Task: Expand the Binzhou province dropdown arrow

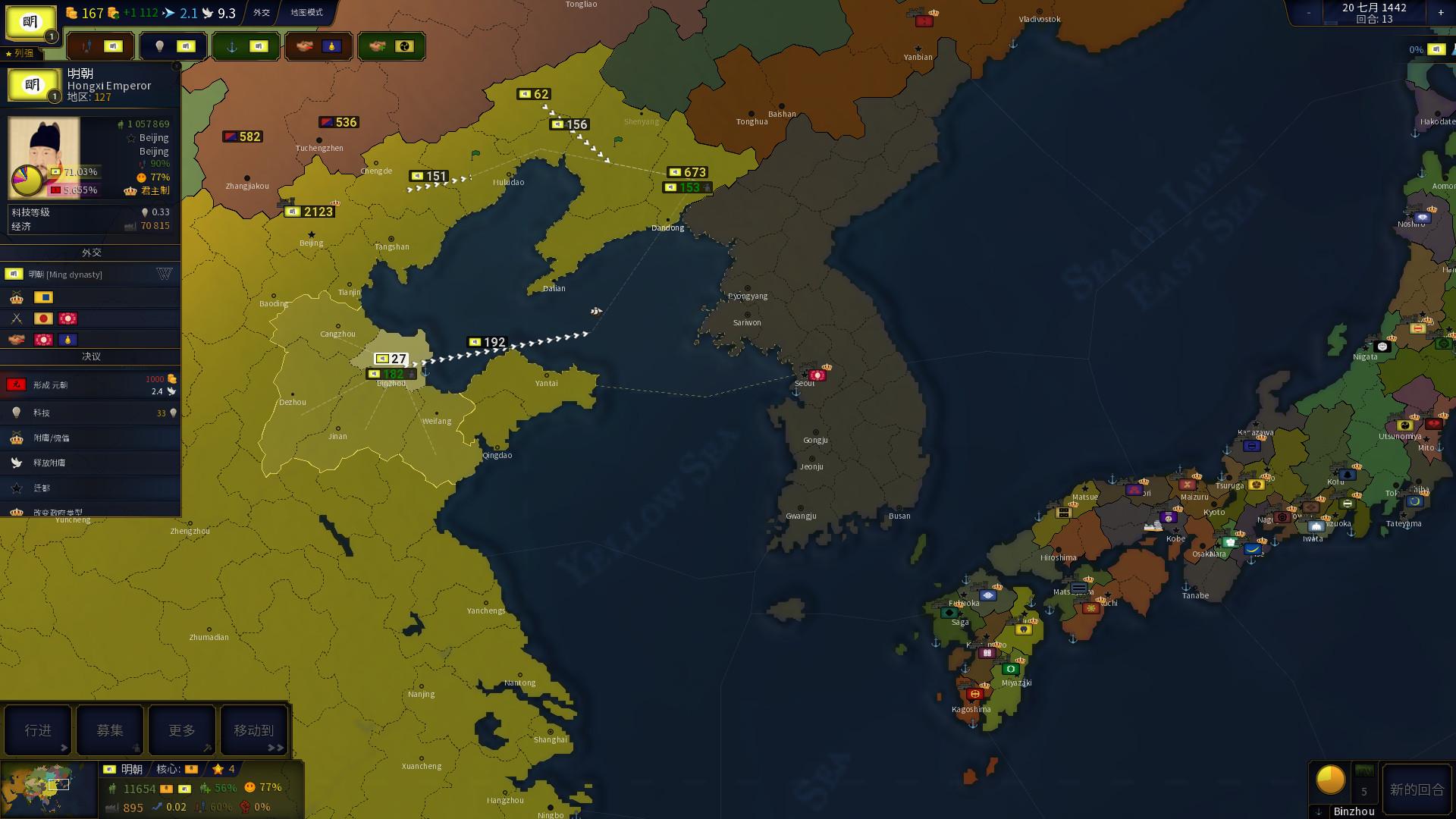Action: pos(1319,812)
